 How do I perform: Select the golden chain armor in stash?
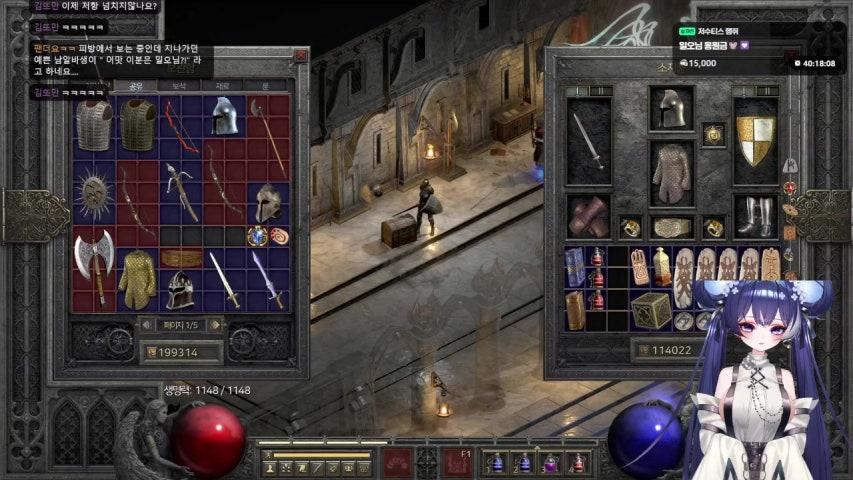click(x=137, y=279)
